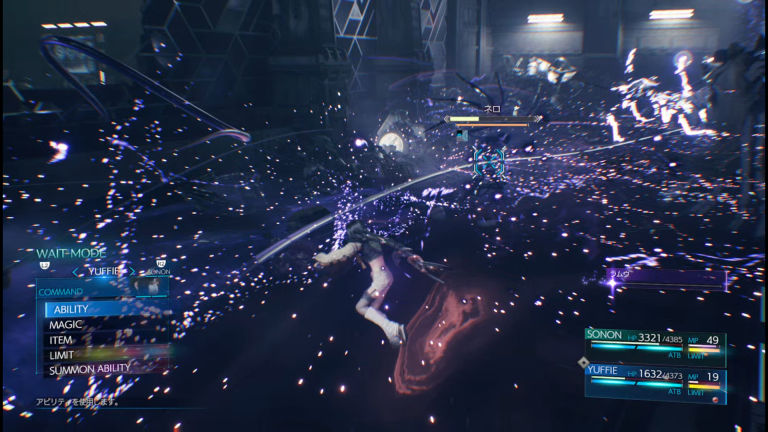Viewport: 768px width, 432px height.
Task: Open the Magic command list
Action: click(x=67, y=325)
